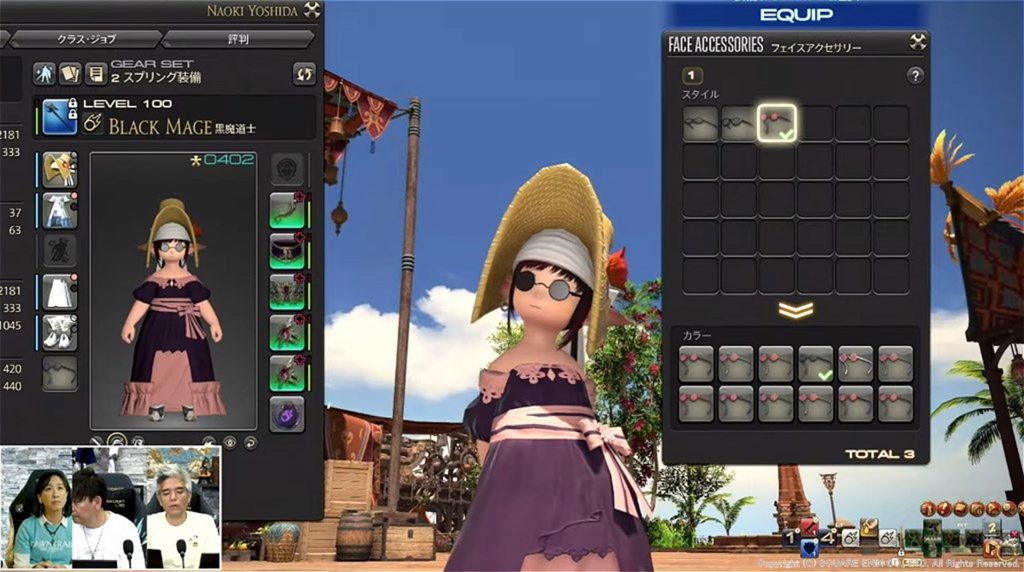The height and width of the screenshot is (572, 1024).
Task: Open the dress body equipment slot
Action: click(60, 210)
